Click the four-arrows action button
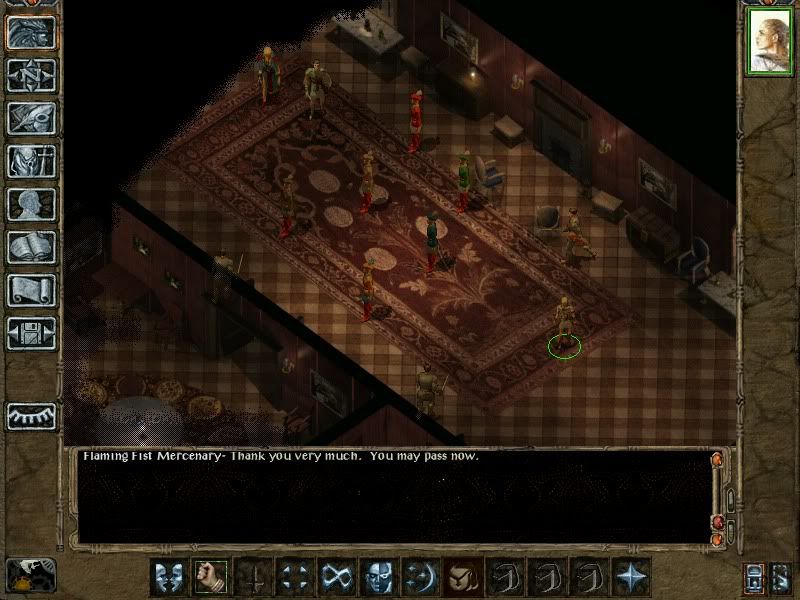 tap(294, 577)
